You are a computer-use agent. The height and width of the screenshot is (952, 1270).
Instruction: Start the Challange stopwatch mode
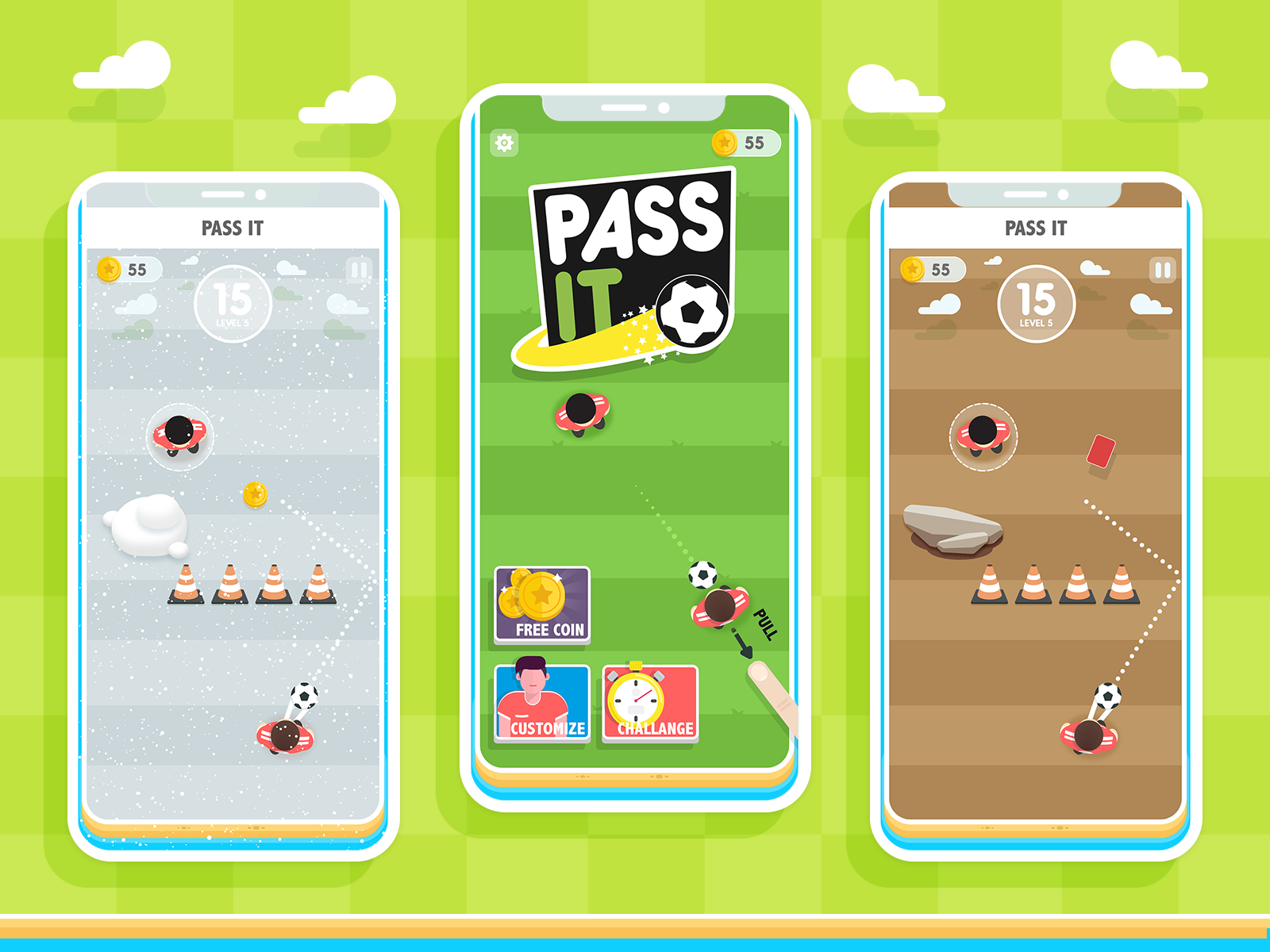click(x=650, y=703)
